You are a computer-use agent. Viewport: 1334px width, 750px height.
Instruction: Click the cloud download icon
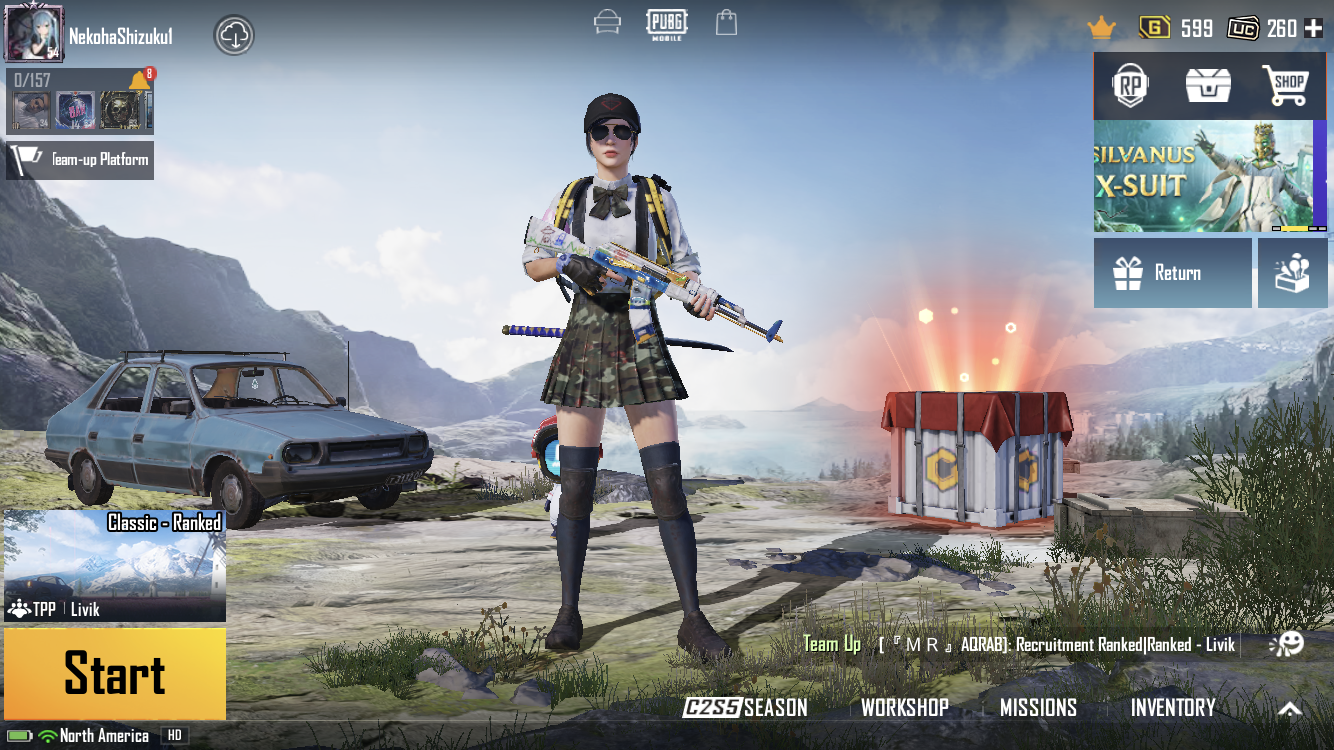pyautogui.click(x=234, y=36)
